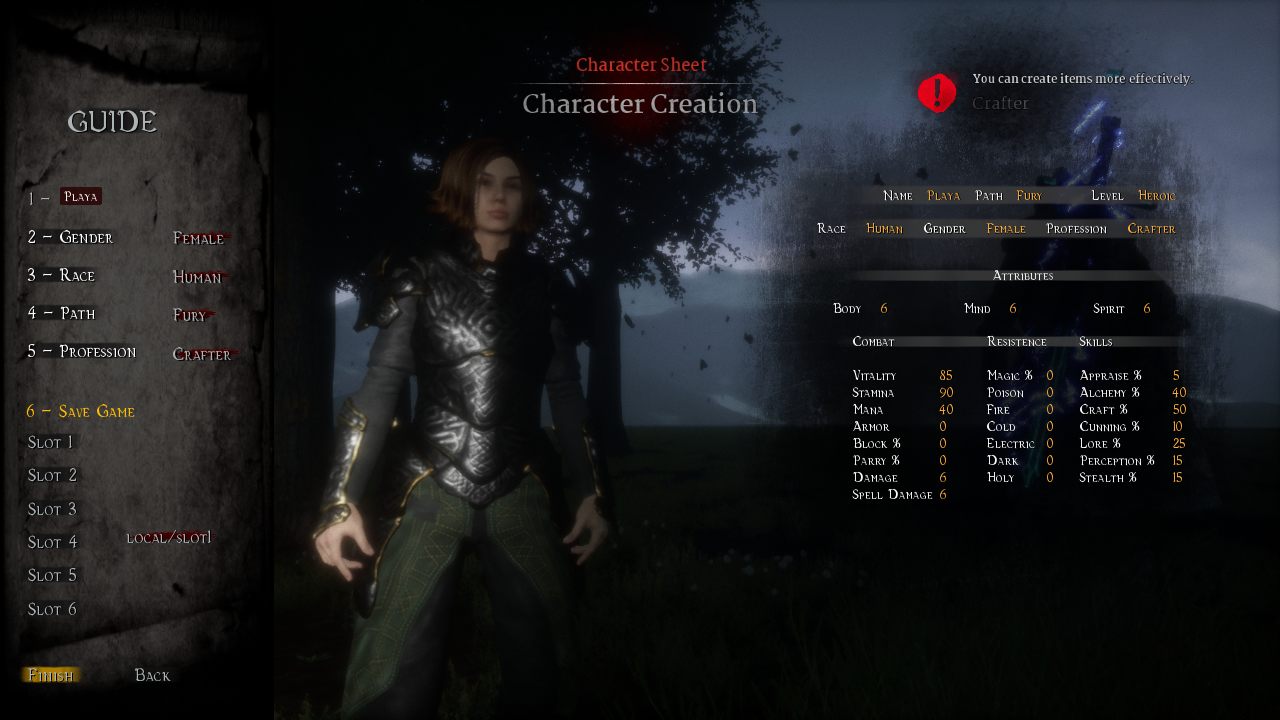This screenshot has width=1280, height=720.
Task: Change the Female gender value
Action: click(199, 238)
